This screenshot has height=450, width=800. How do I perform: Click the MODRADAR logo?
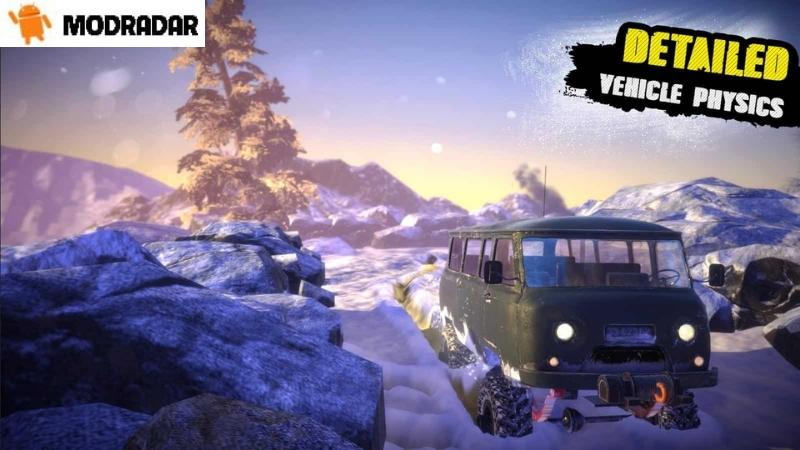pos(102,24)
